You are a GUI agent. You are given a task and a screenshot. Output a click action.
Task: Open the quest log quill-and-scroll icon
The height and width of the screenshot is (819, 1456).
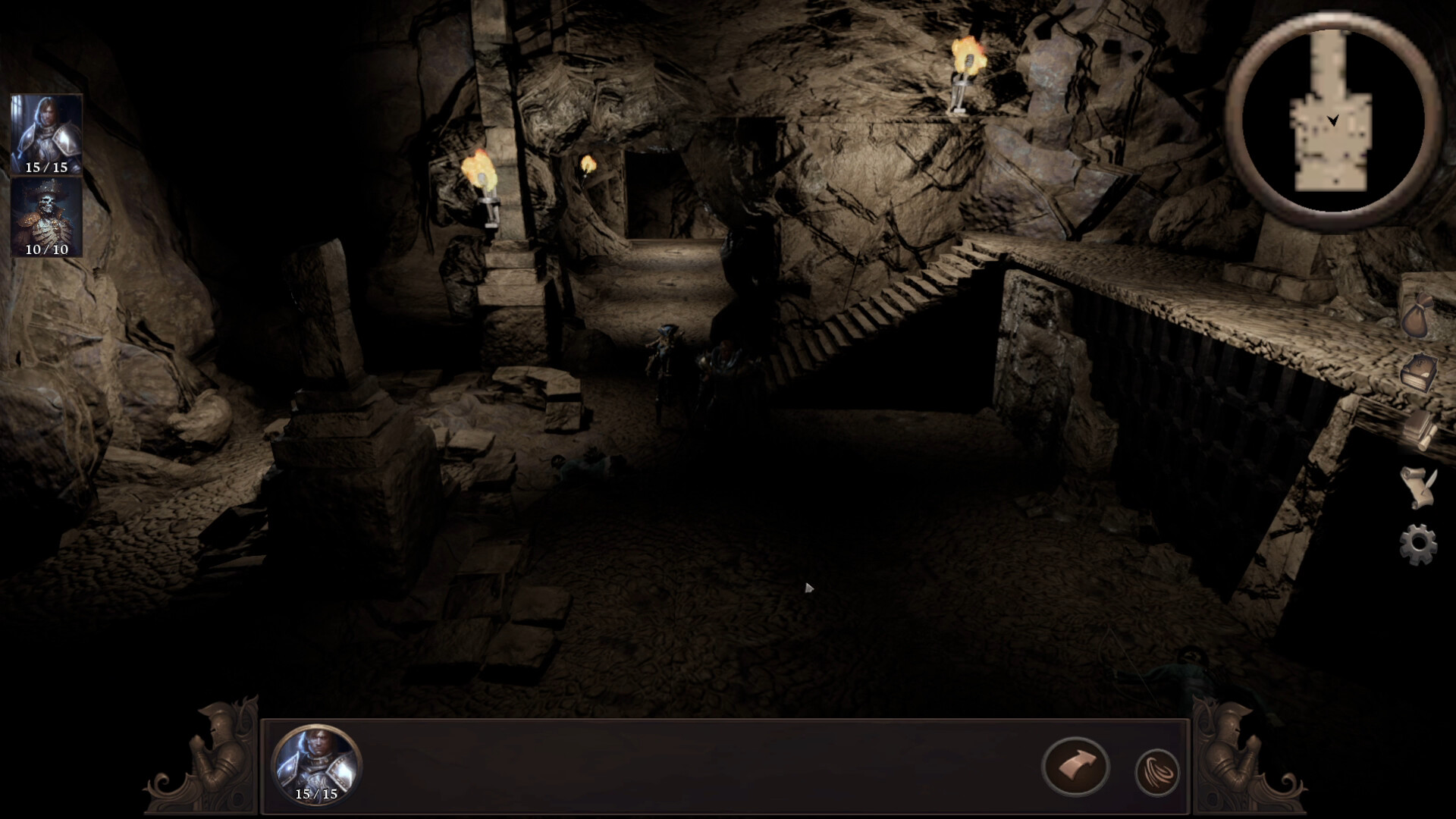pyautogui.click(x=1418, y=485)
